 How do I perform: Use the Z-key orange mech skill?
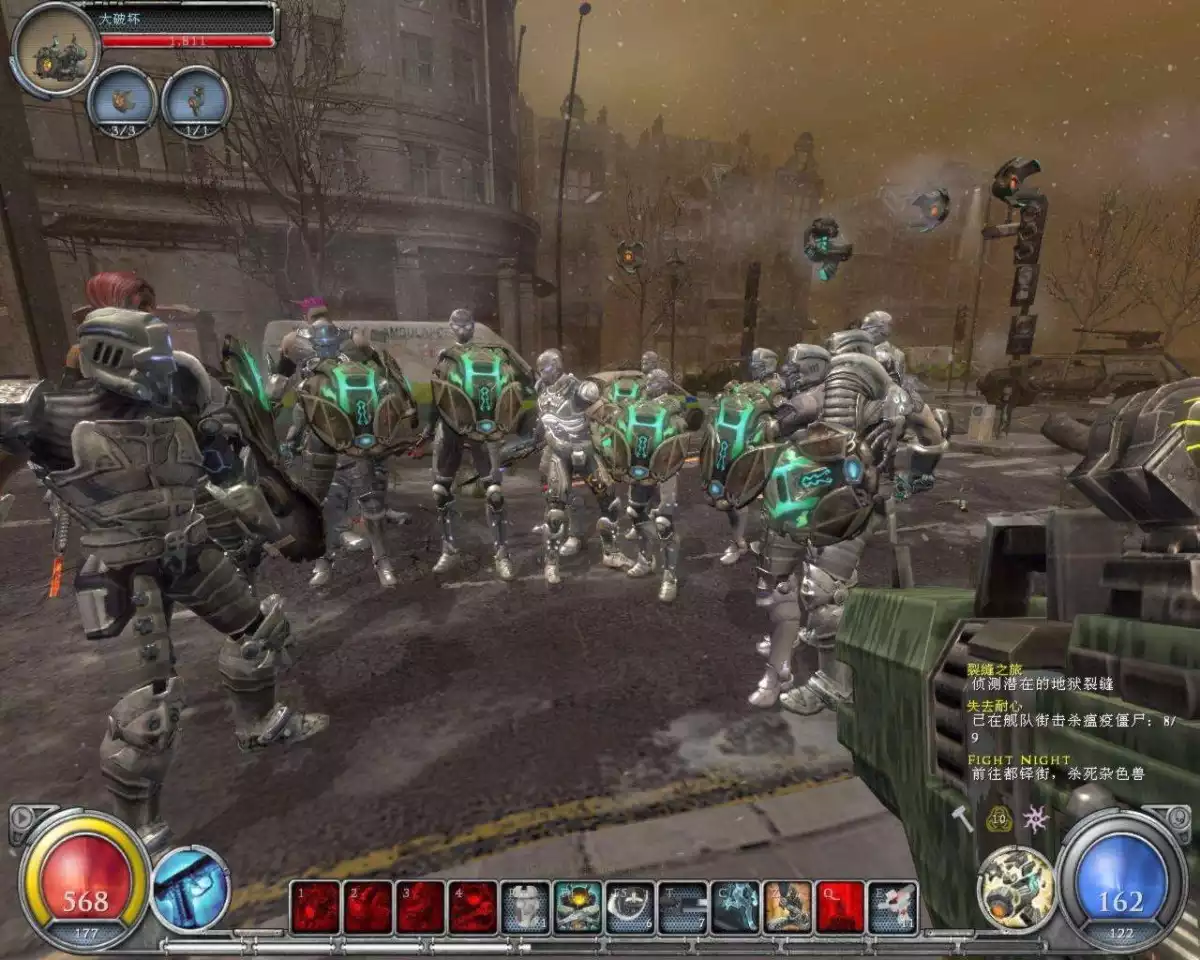pos(788,907)
